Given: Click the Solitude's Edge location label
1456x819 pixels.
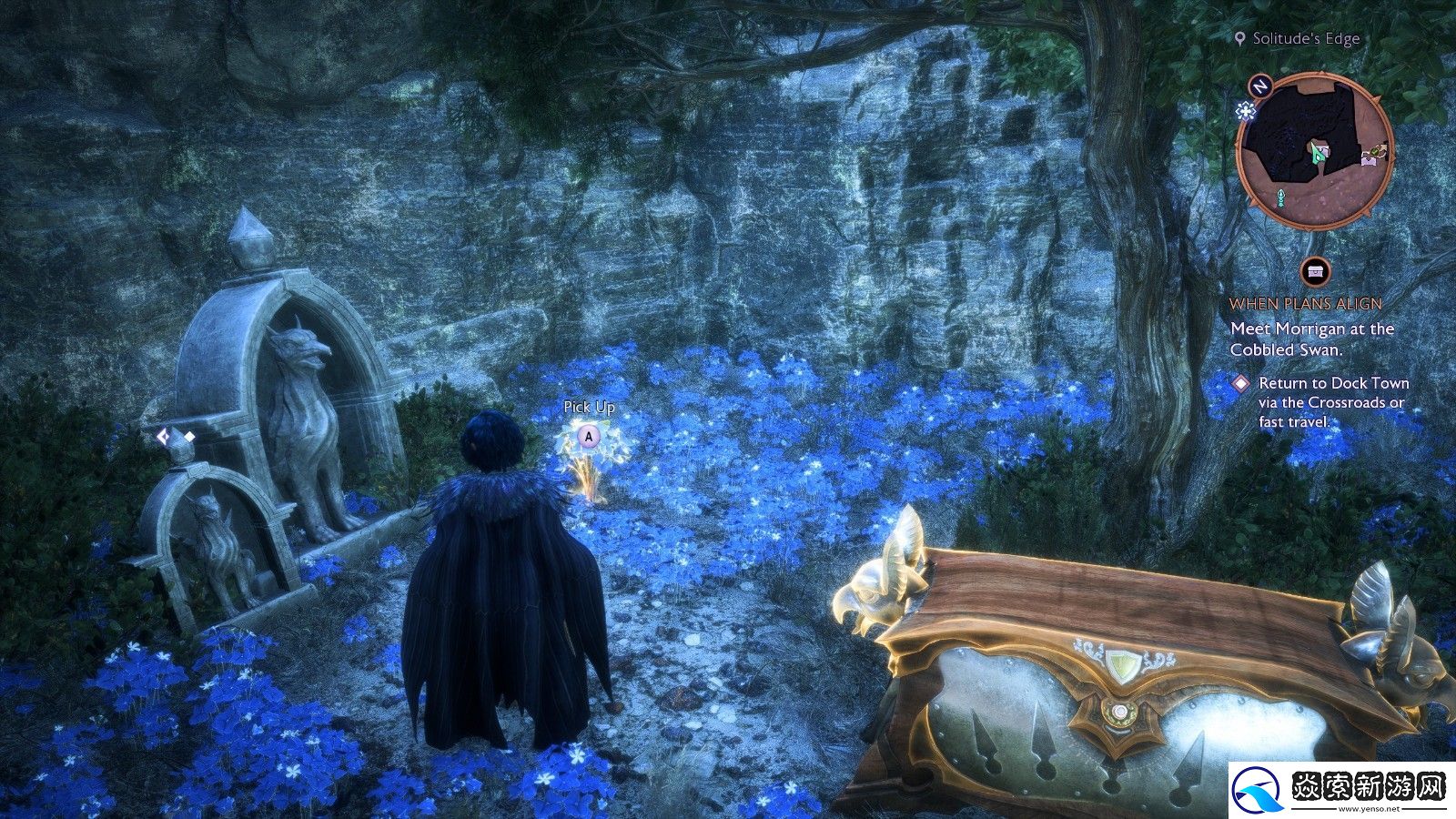Looking at the screenshot, I should (1305, 38).
